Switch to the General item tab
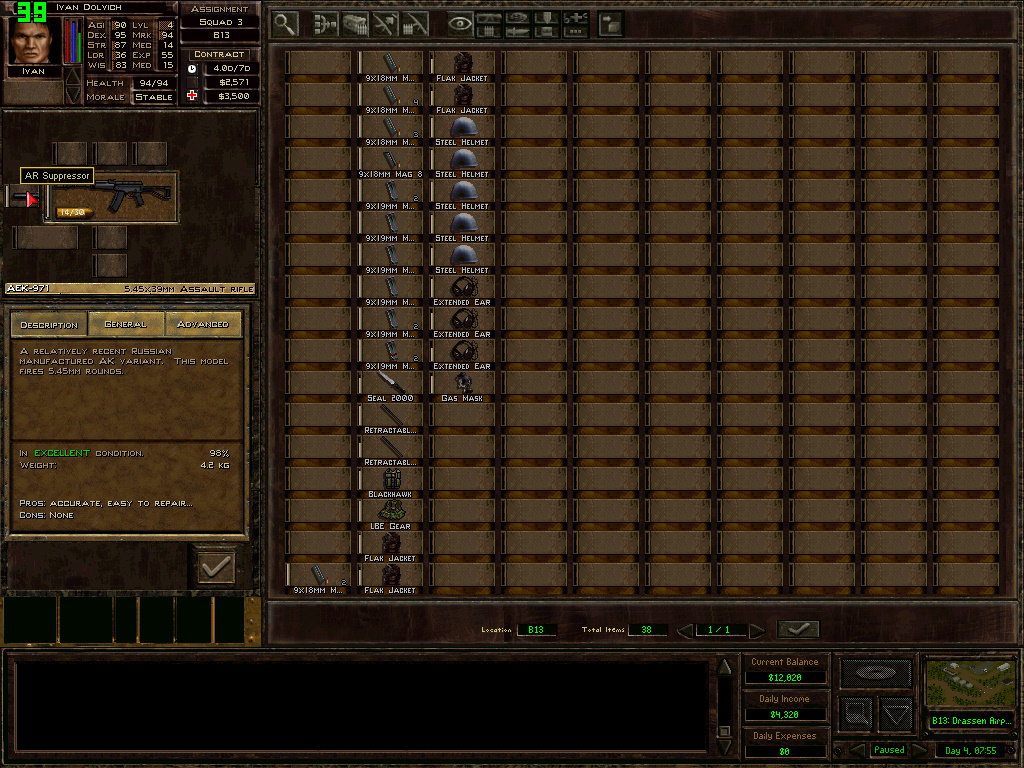 tap(126, 324)
